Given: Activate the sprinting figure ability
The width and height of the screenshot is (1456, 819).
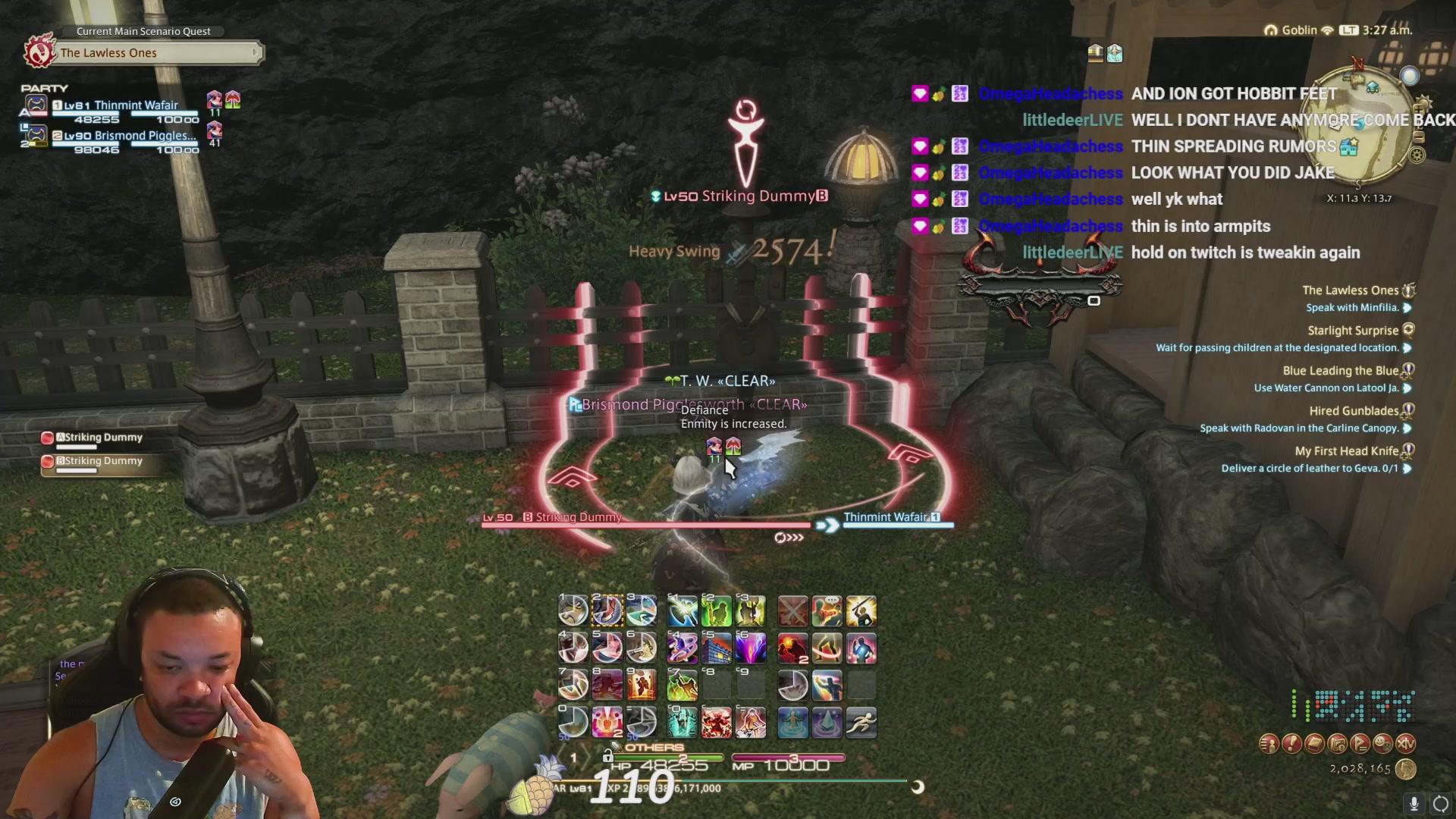Looking at the screenshot, I should (x=861, y=722).
